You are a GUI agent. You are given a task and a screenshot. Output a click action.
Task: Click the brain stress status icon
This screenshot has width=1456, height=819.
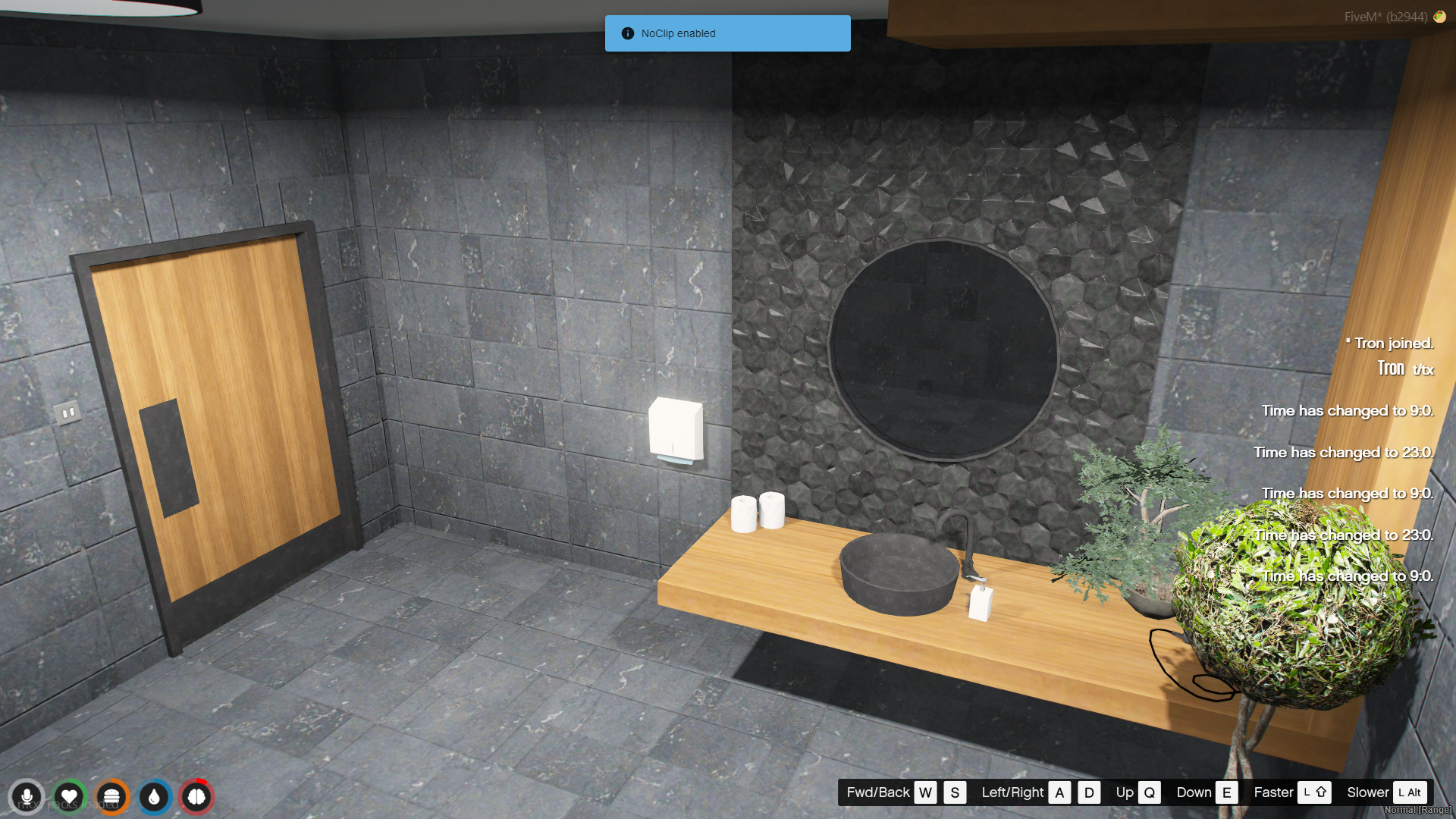point(196,797)
